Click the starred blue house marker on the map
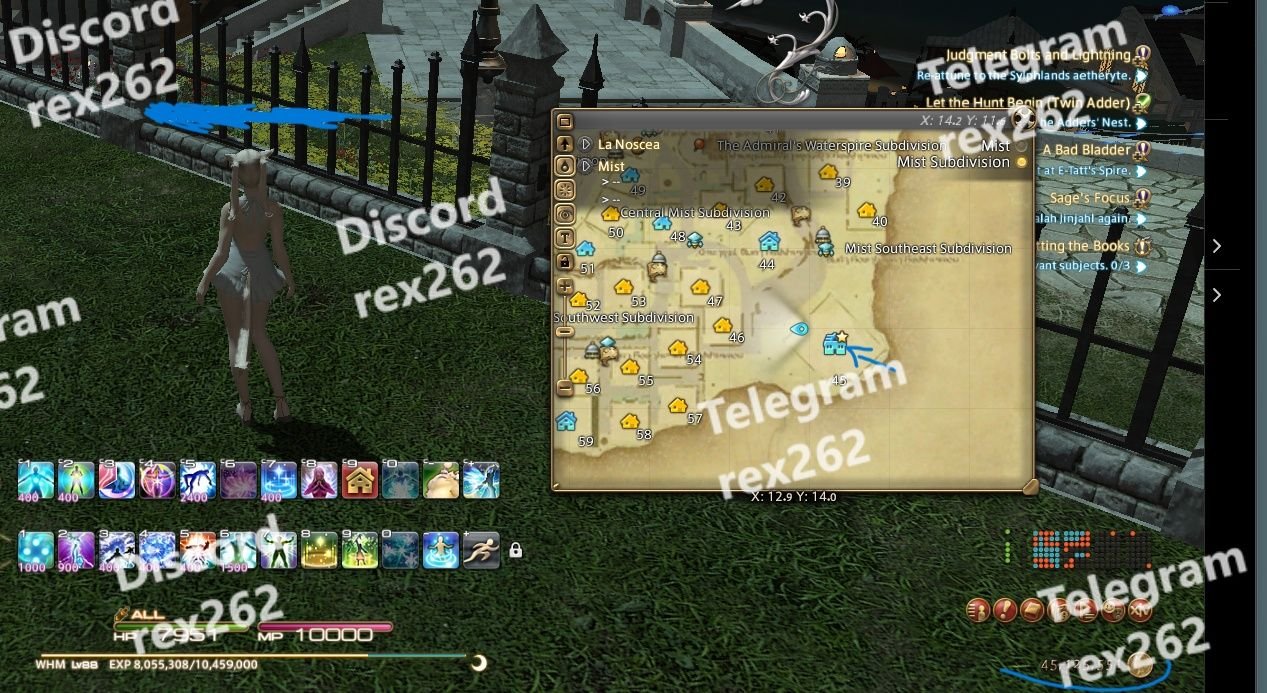 [x=834, y=345]
